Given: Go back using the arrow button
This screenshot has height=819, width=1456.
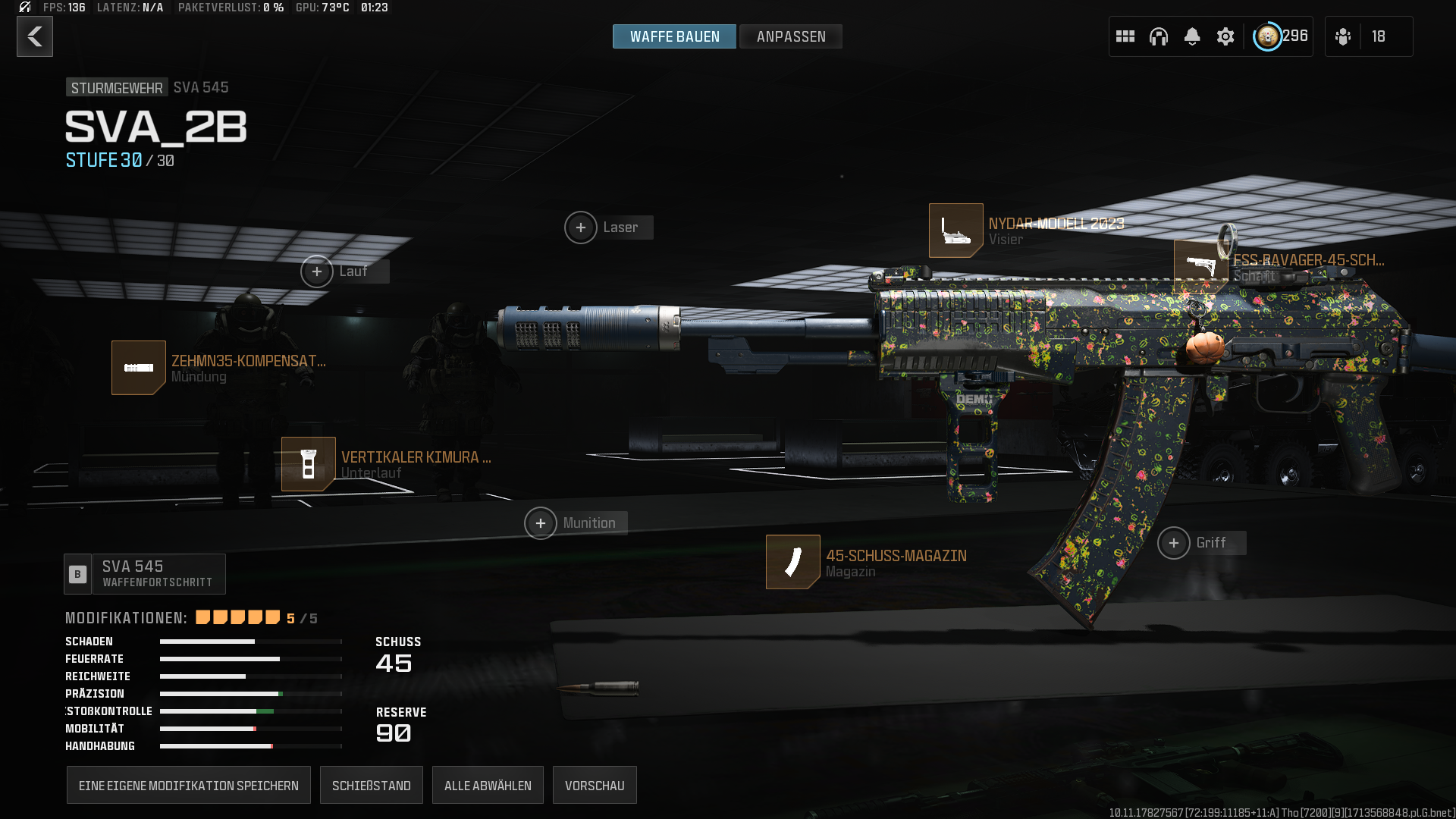Looking at the screenshot, I should coord(35,36).
